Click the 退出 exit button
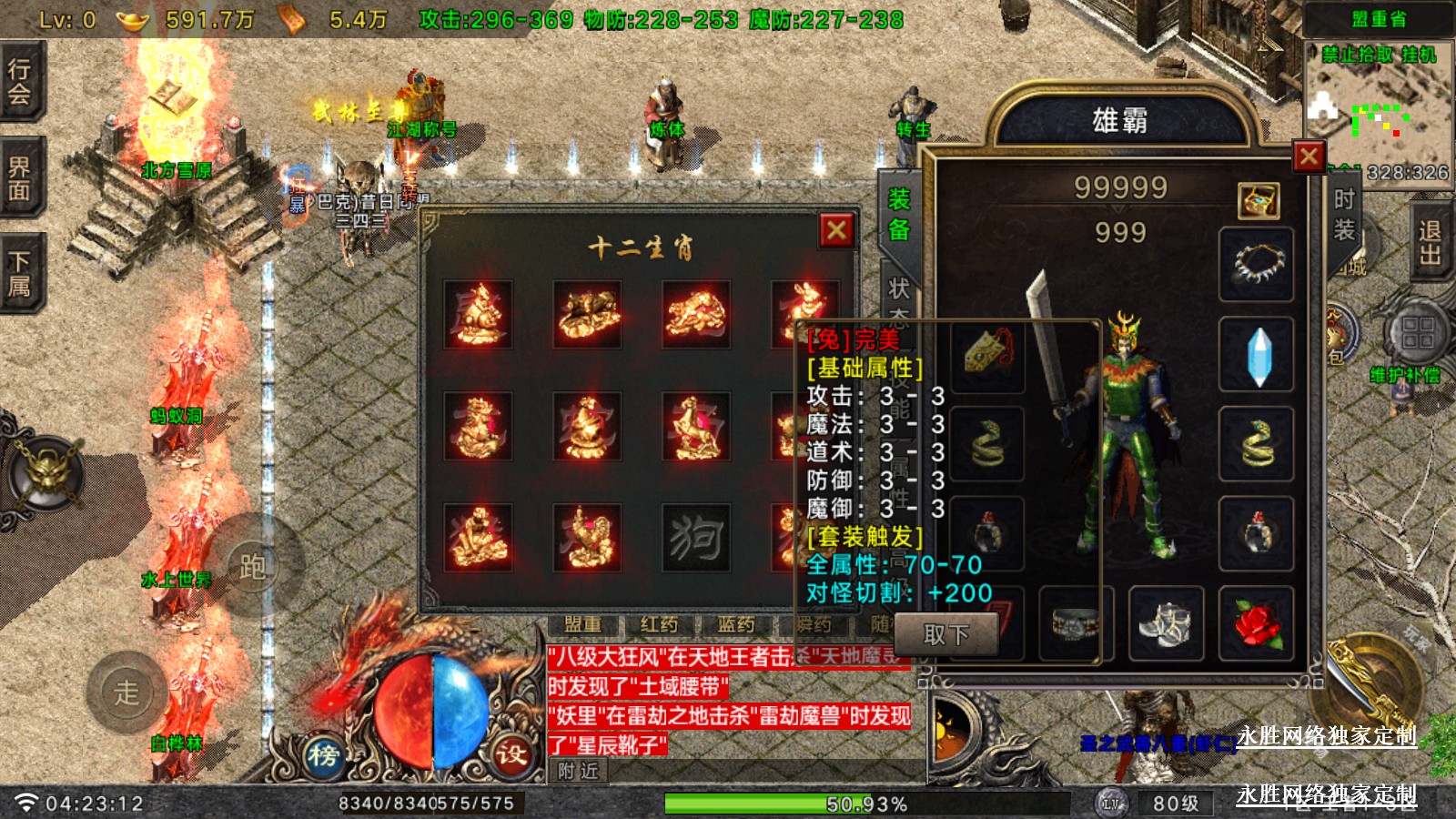This screenshot has width=1456, height=819. coord(1430,242)
